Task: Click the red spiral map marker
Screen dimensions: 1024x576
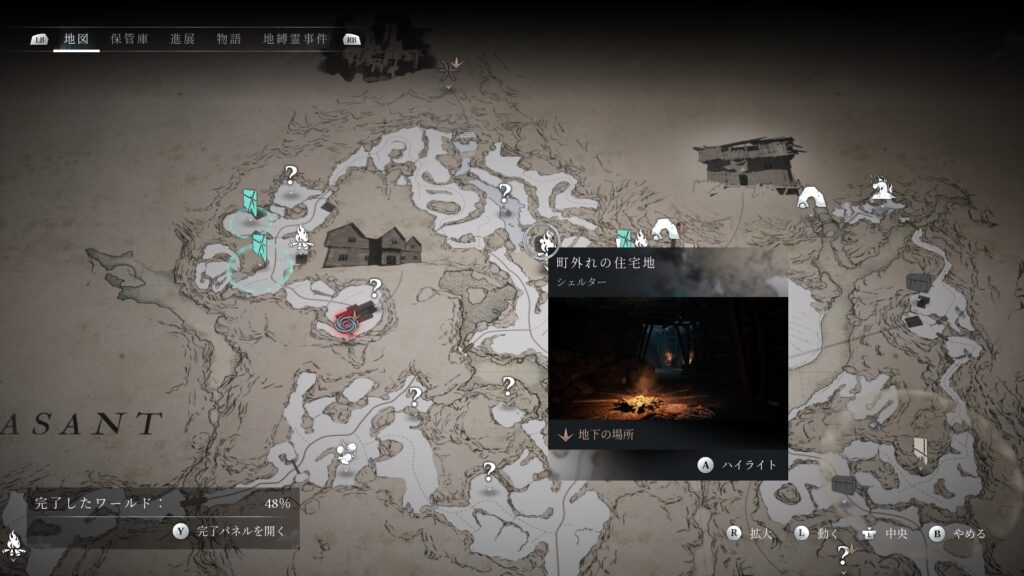Action: click(347, 323)
